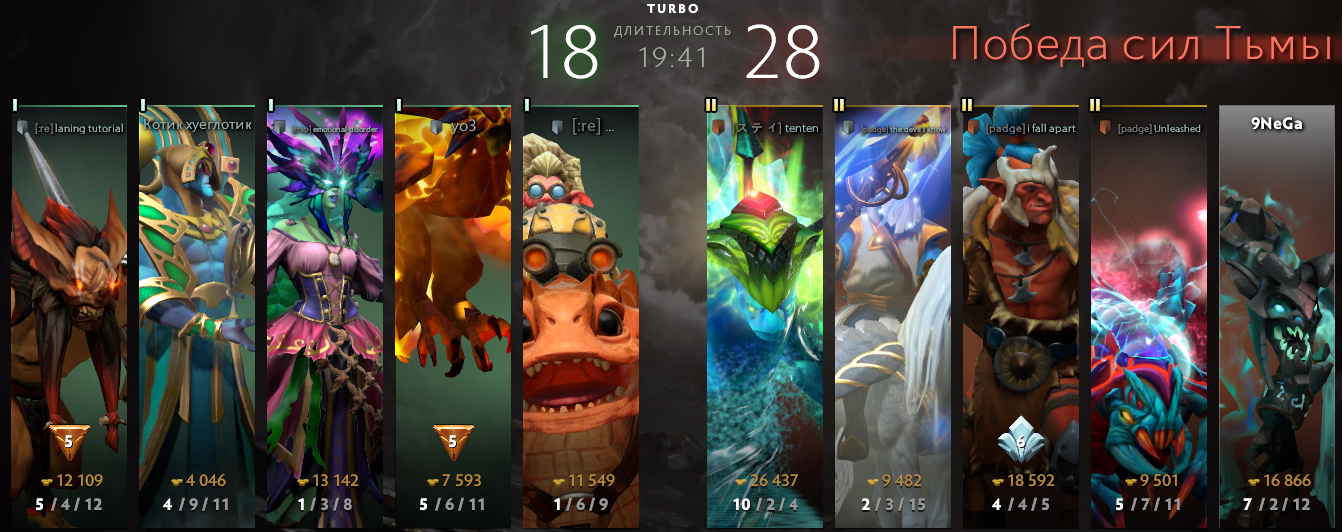Select player card named "yo3"

(x=453, y=300)
